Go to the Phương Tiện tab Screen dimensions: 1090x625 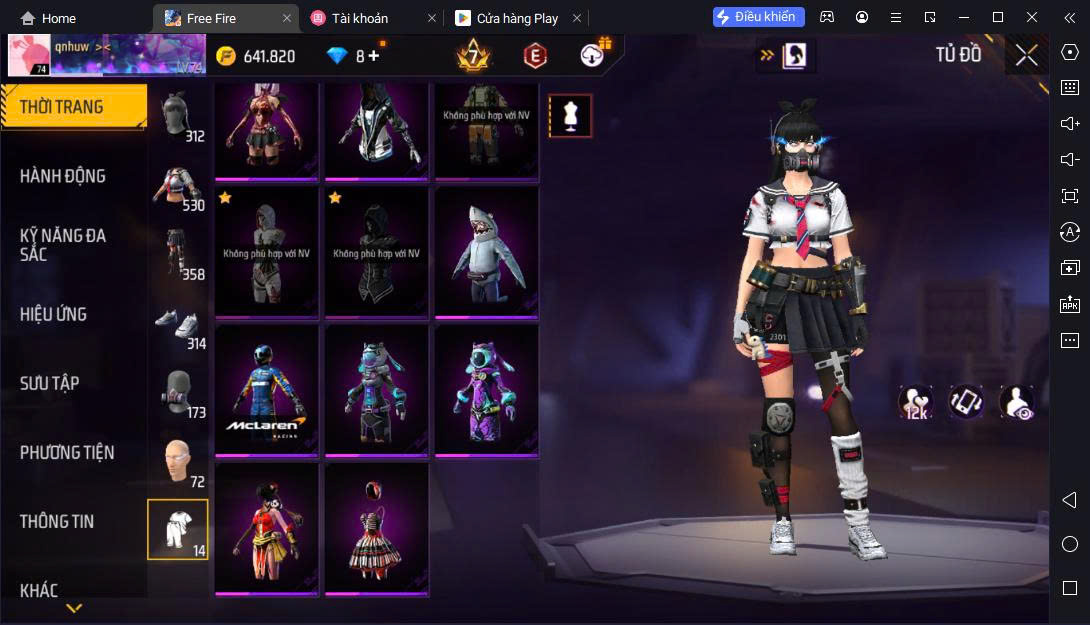pos(67,452)
